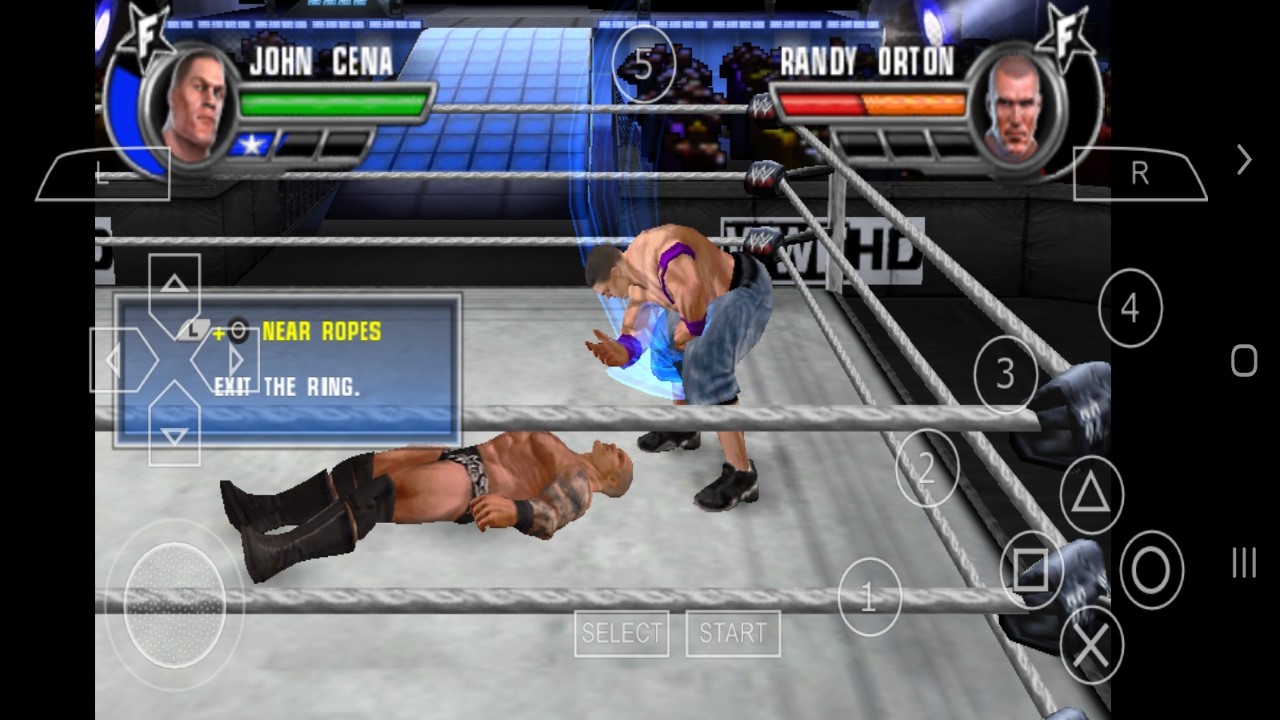The height and width of the screenshot is (720, 1280).
Task: Open the Android home screen
Action: tap(1244, 360)
